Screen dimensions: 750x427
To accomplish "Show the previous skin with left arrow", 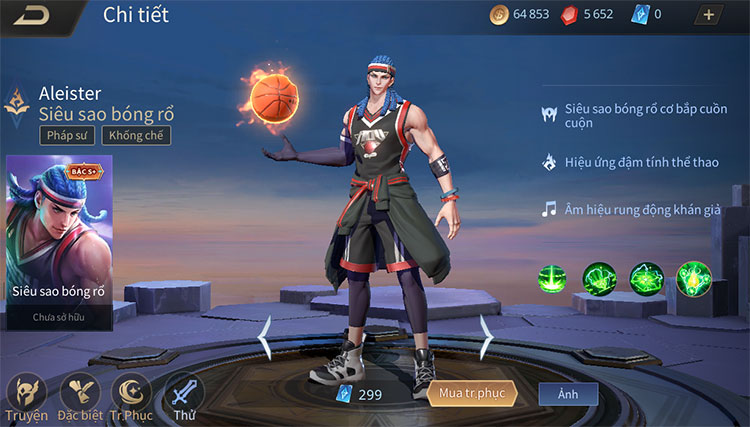I will 265,338.
